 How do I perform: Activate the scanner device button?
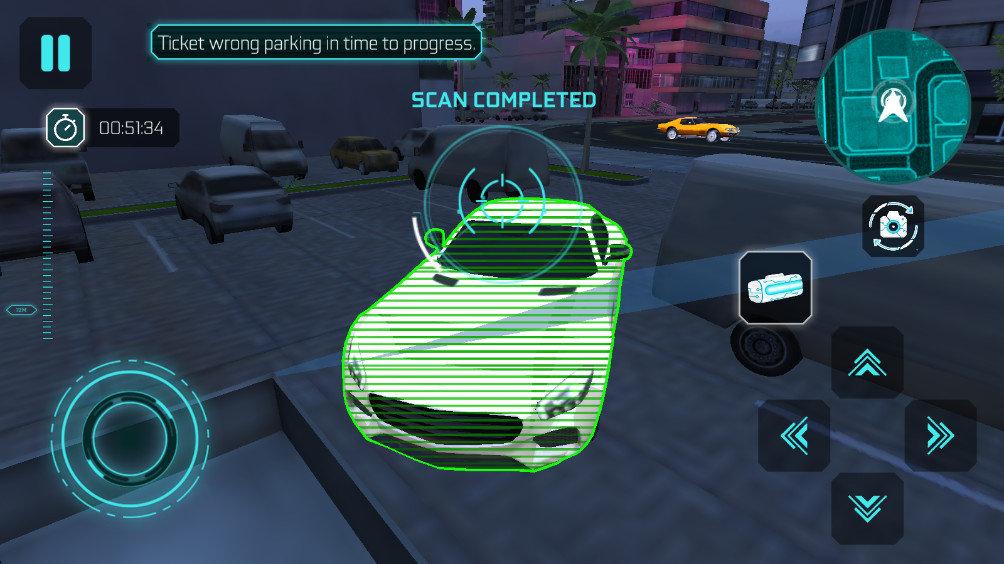[x=775, y=288]
